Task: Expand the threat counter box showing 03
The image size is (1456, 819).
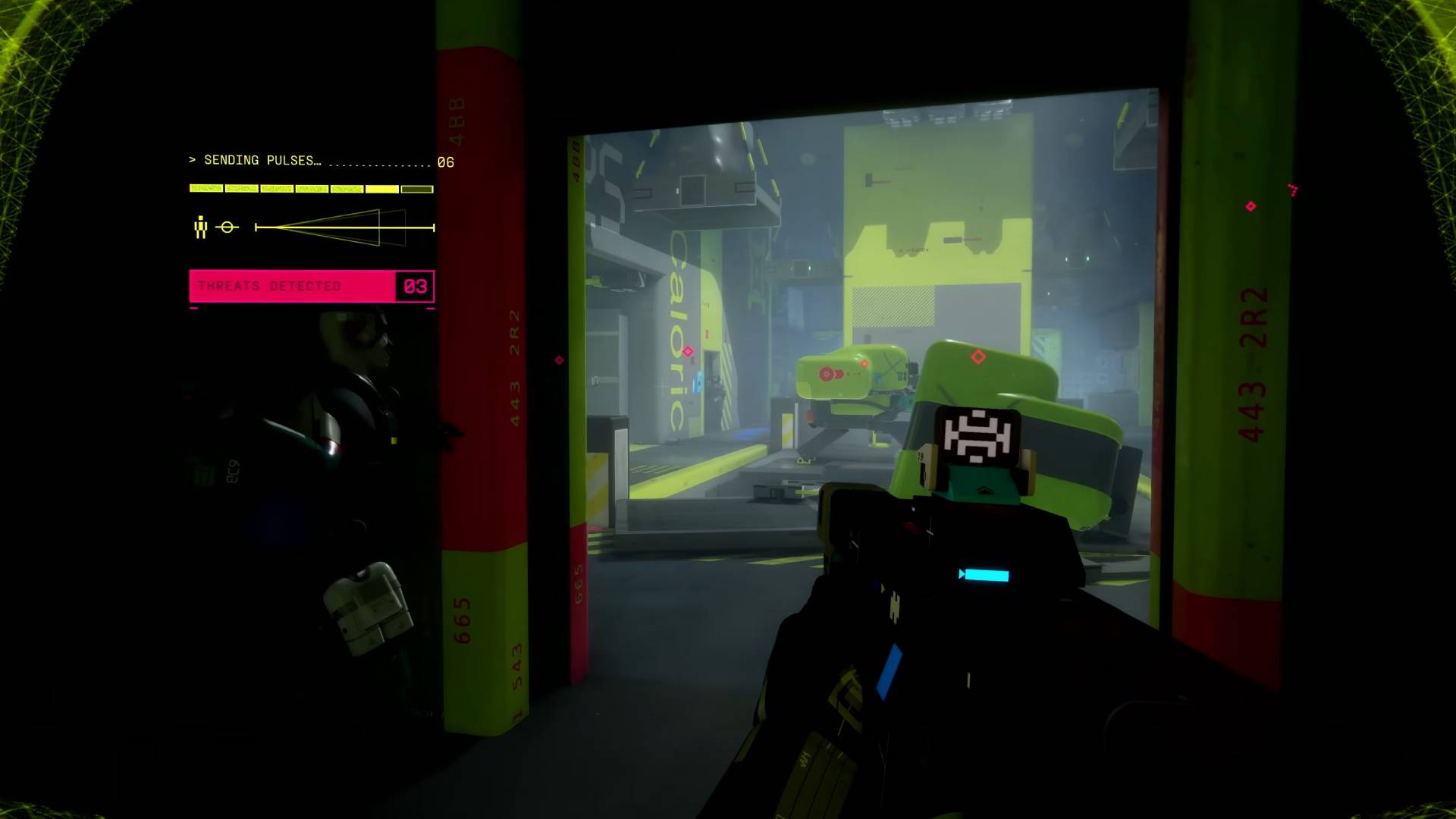Action: 414,287
